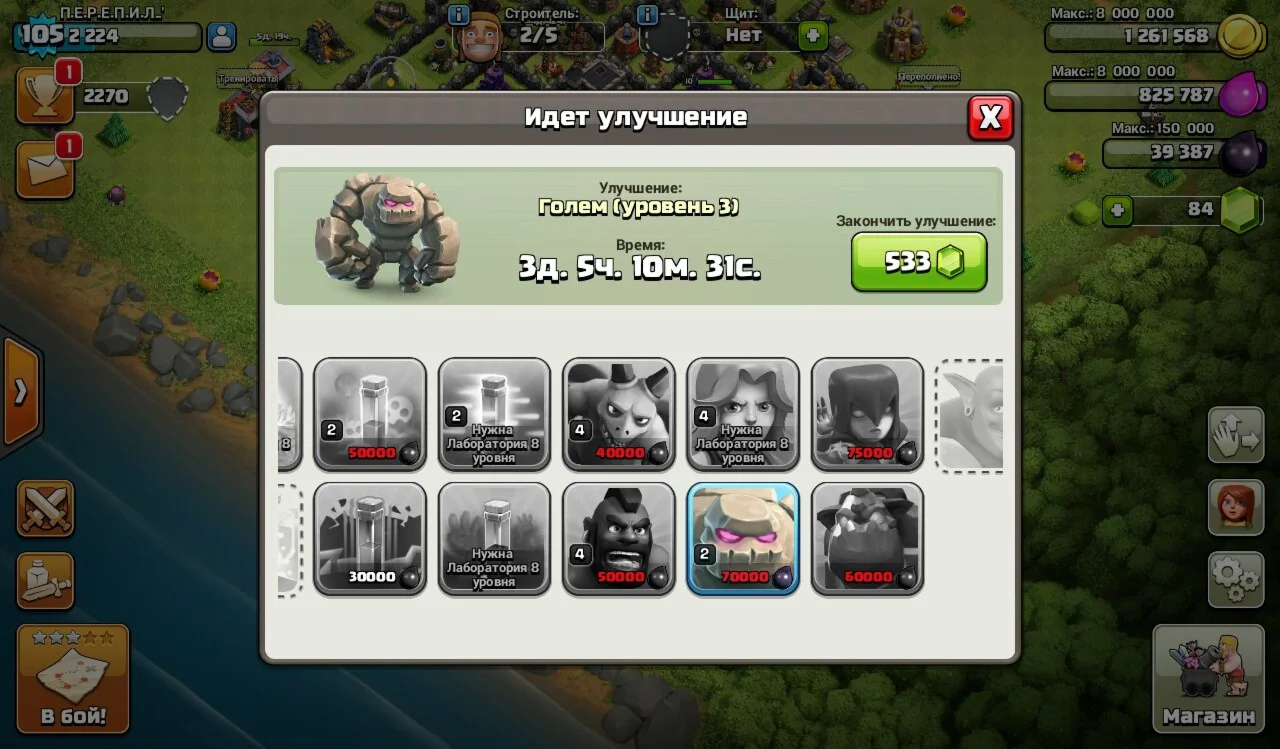Select the Witch troop icon
The height and width of the screenshot is (749, 1280).
(866, 414)
